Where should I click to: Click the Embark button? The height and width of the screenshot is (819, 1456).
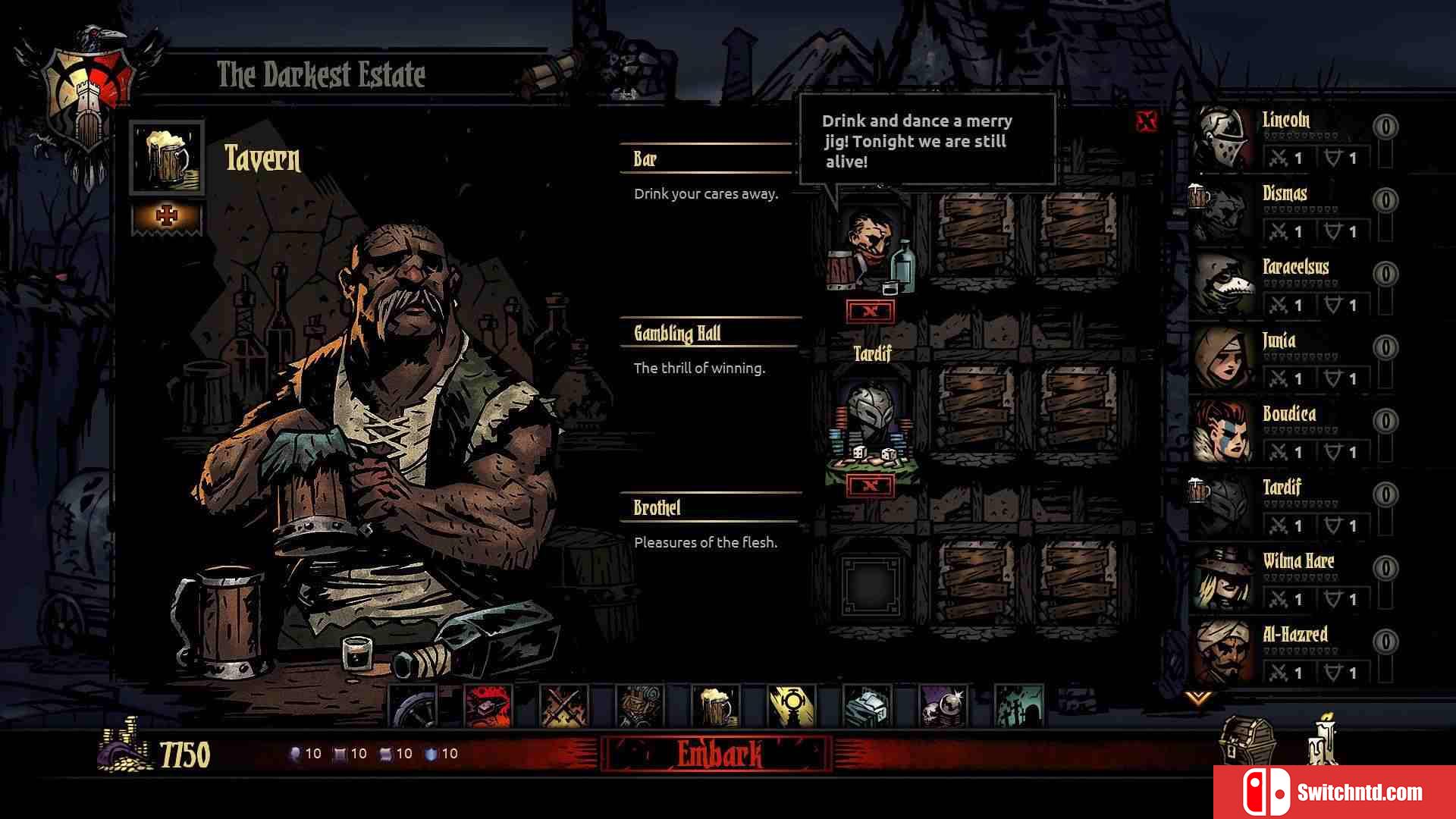(x=717, y=754)
